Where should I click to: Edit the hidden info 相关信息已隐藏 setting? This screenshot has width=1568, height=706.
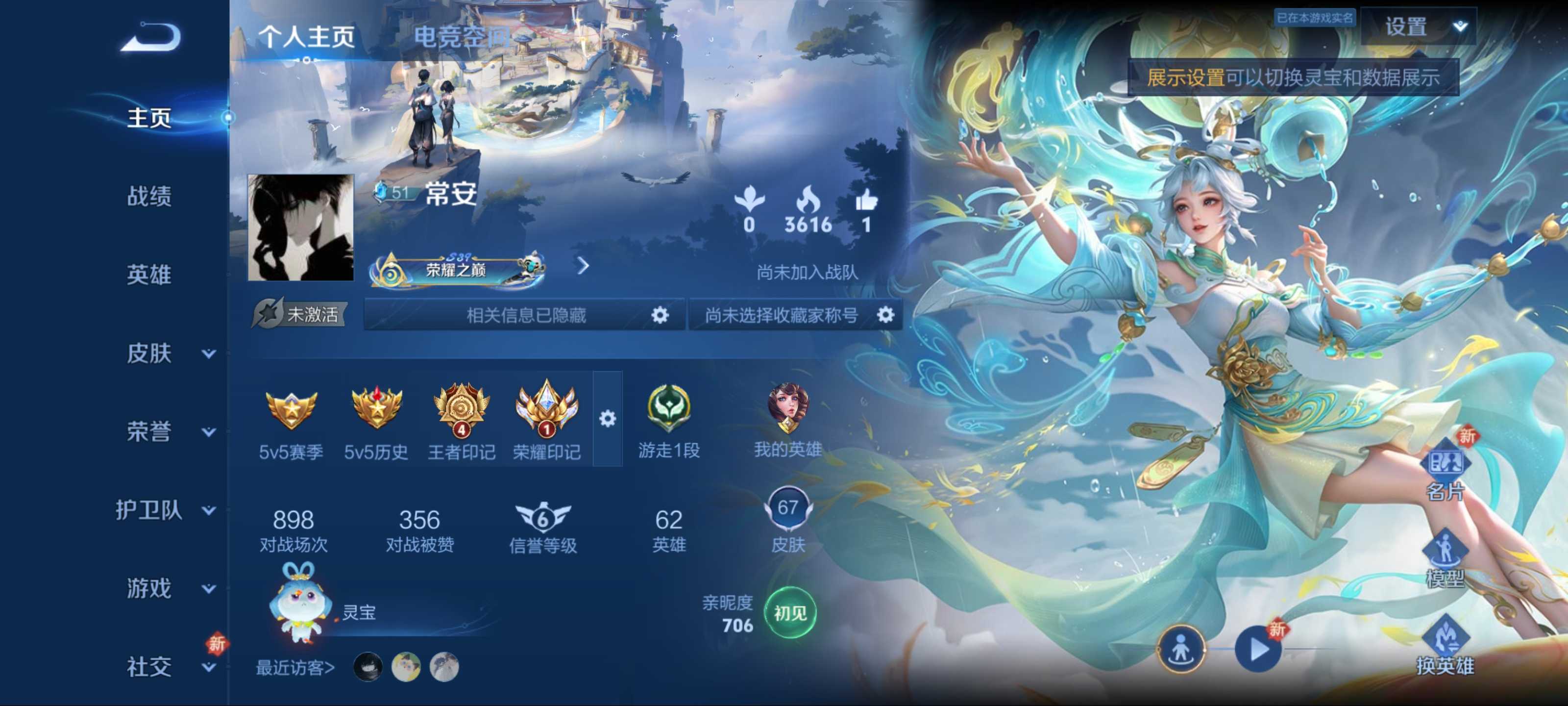click(659, 315)
